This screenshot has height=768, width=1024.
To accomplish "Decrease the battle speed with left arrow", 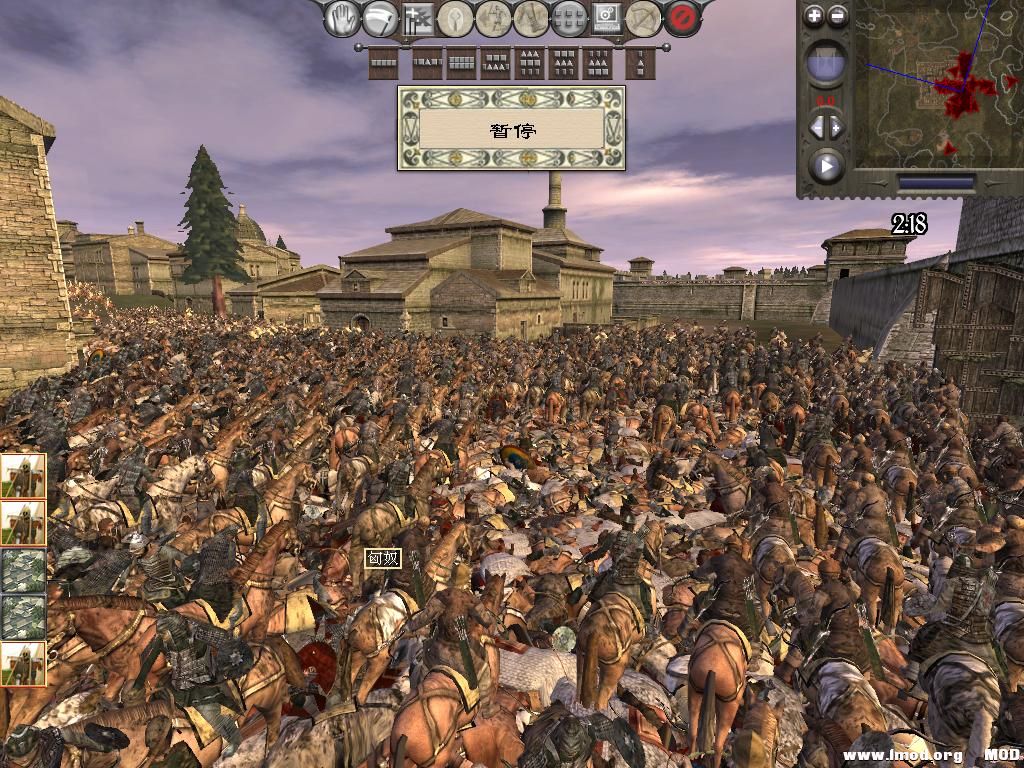I will point(816,127).
